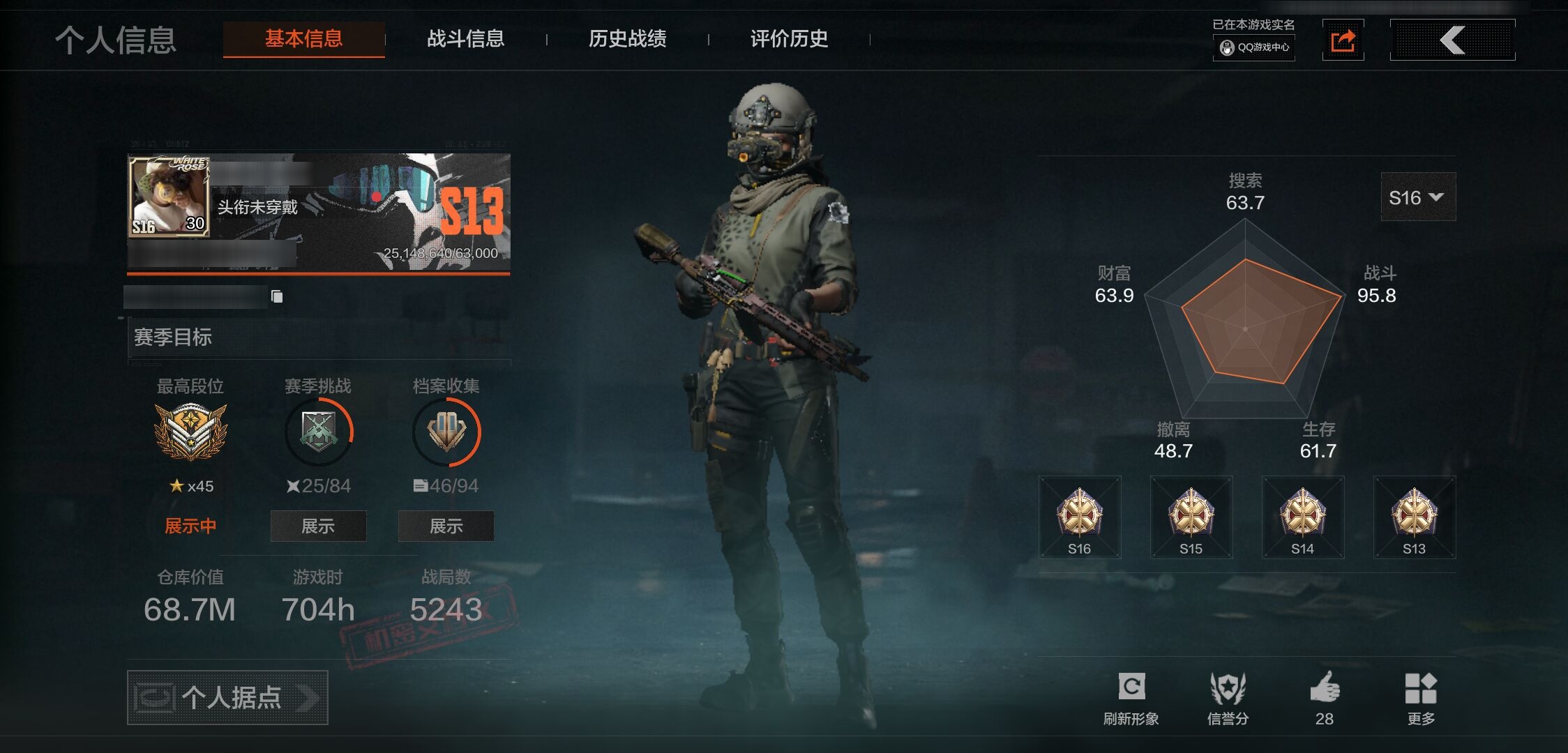
Task: Open the 历史战绩 tab
Action: click(x=627, y=39)
